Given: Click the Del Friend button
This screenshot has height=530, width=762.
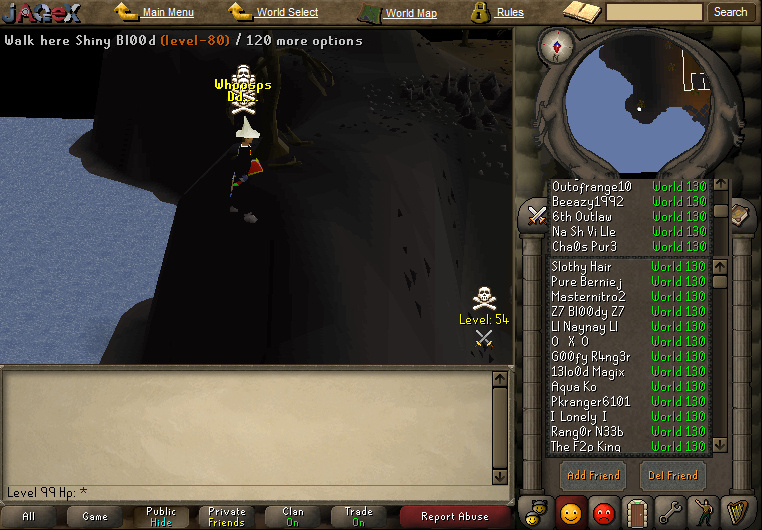Looking at the screenshot, I should pos(672,475).
